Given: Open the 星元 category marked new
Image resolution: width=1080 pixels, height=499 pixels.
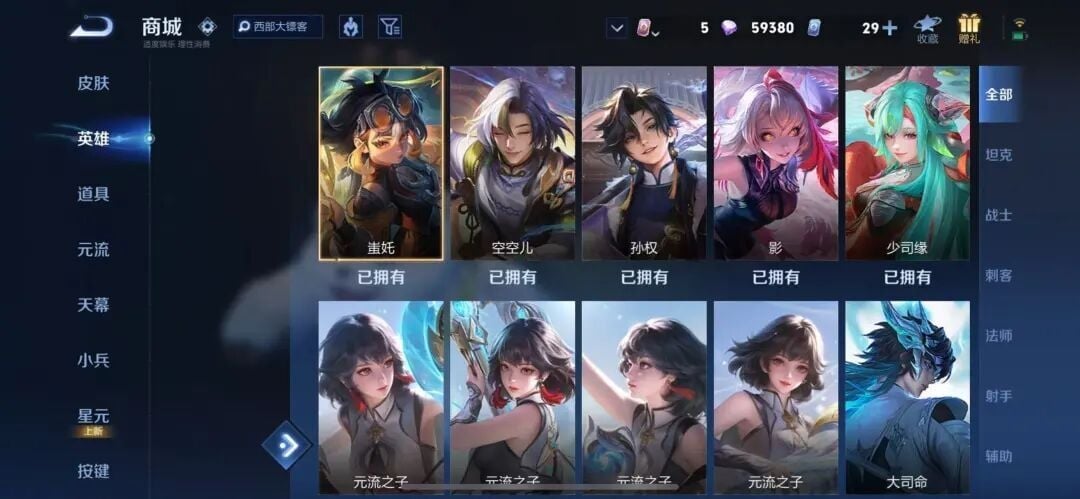Looking at the screenshot, I should (x=93, y=416).
